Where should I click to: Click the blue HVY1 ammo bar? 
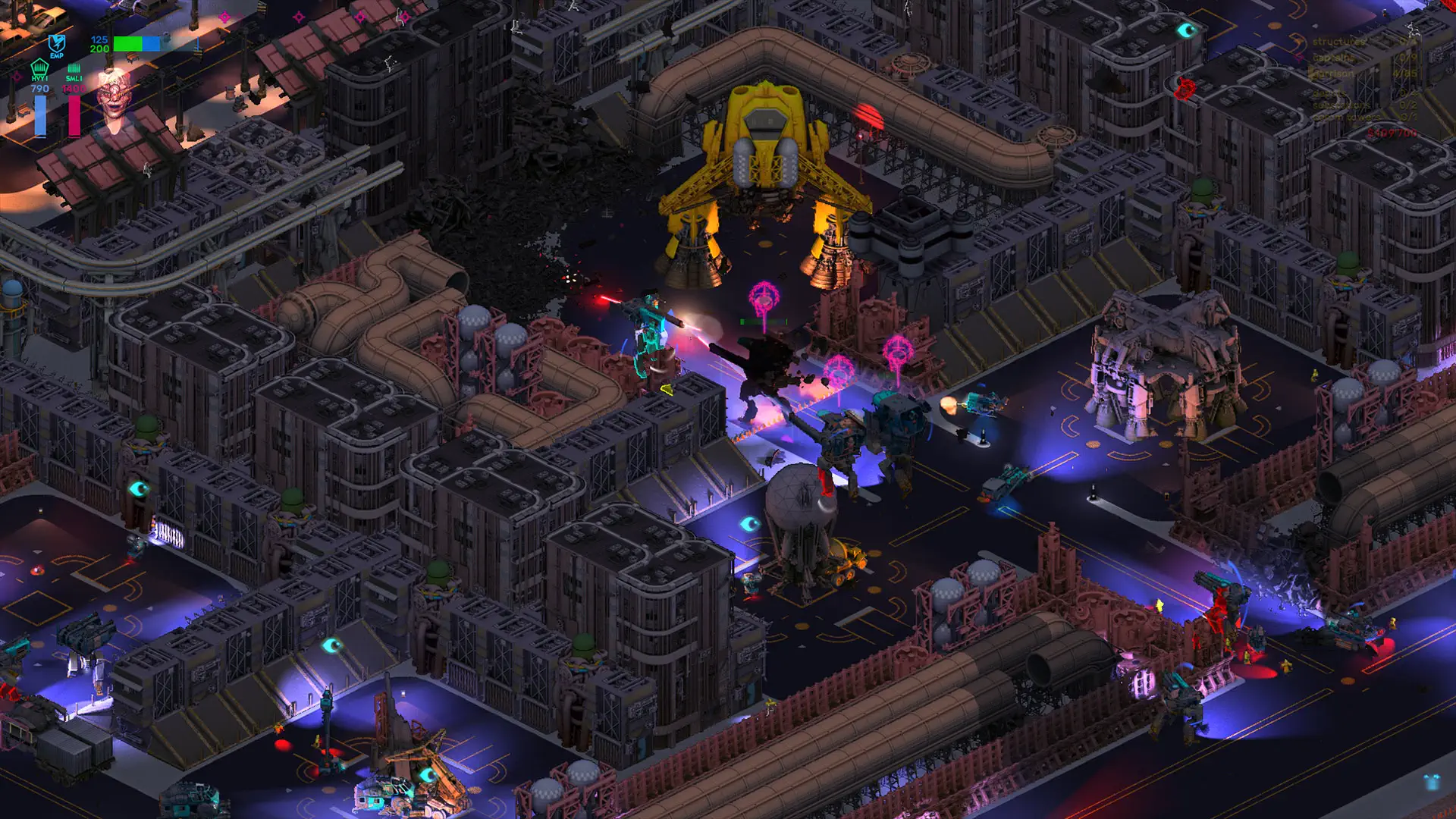pos(40,114)
